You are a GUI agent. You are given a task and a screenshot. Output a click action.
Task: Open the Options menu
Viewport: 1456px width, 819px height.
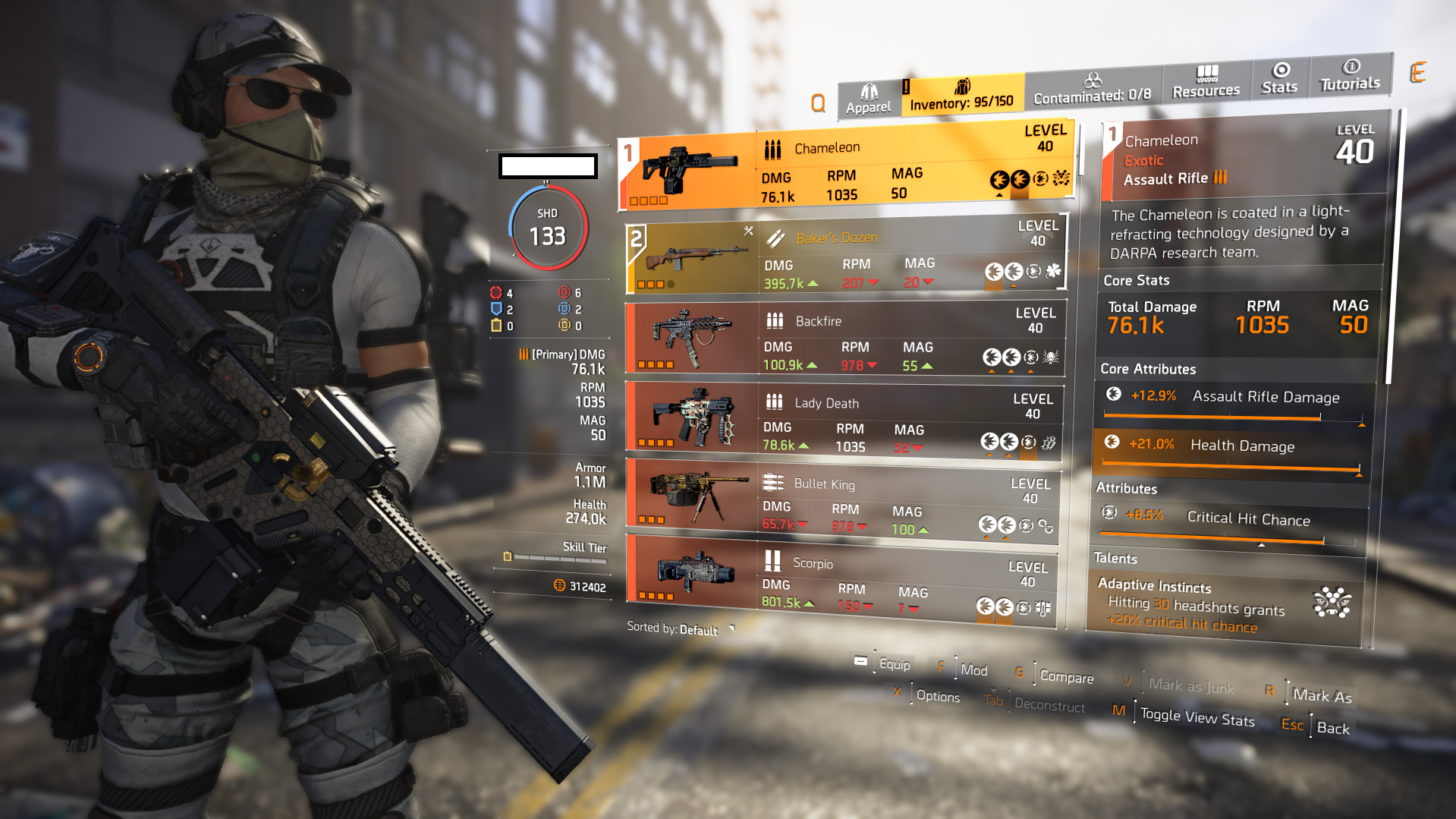click(937, 696)
